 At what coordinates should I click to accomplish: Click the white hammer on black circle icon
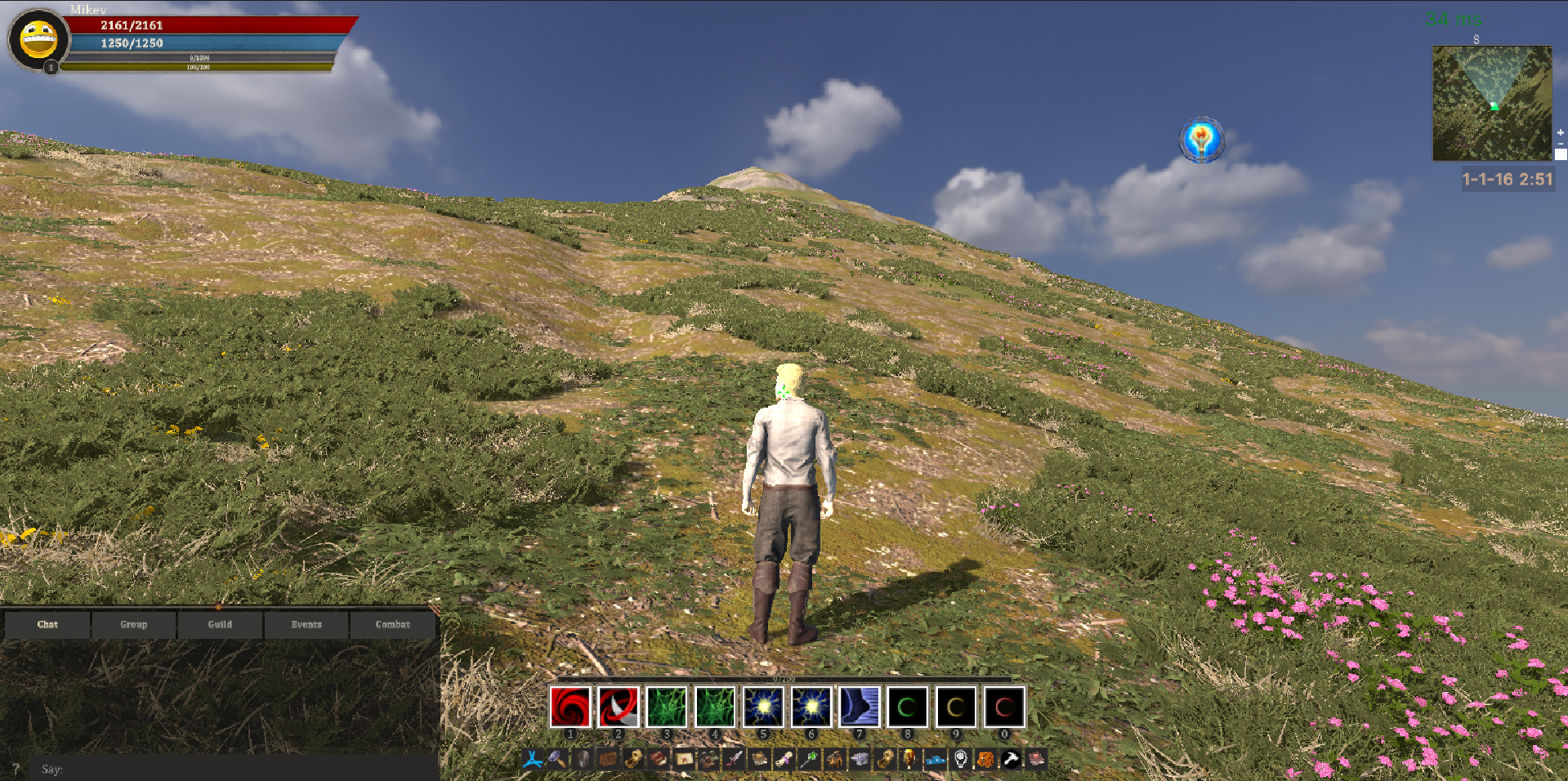(1011, 760)
